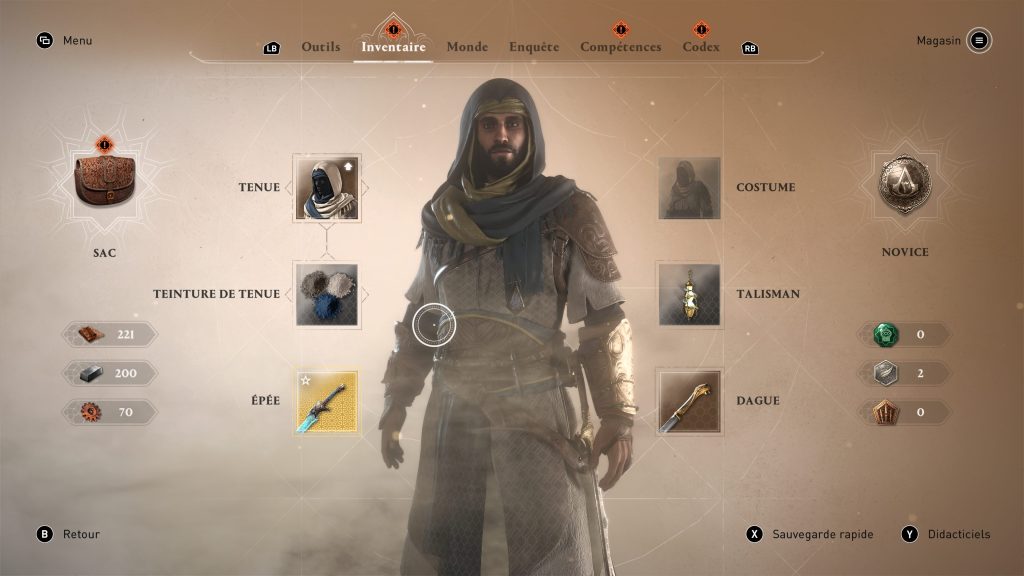Go to the Enquête tab

[x=534, y=47]
